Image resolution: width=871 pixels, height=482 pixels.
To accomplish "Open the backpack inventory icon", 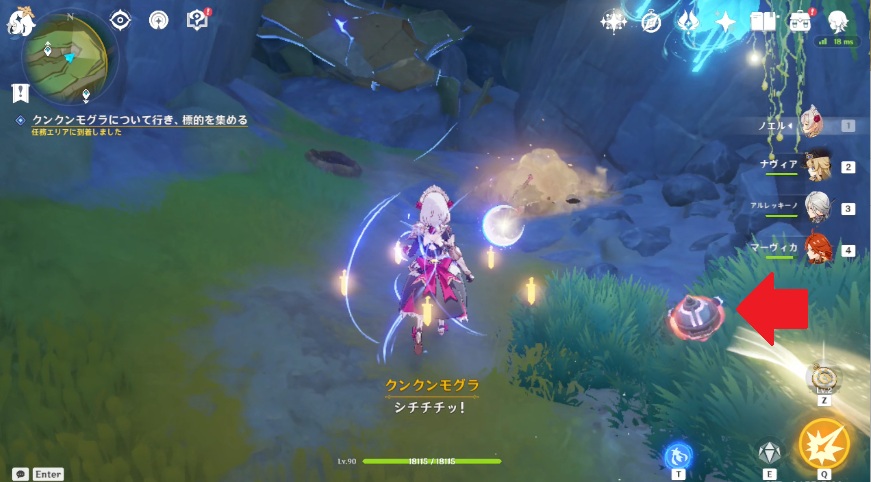I will (800, 20).
